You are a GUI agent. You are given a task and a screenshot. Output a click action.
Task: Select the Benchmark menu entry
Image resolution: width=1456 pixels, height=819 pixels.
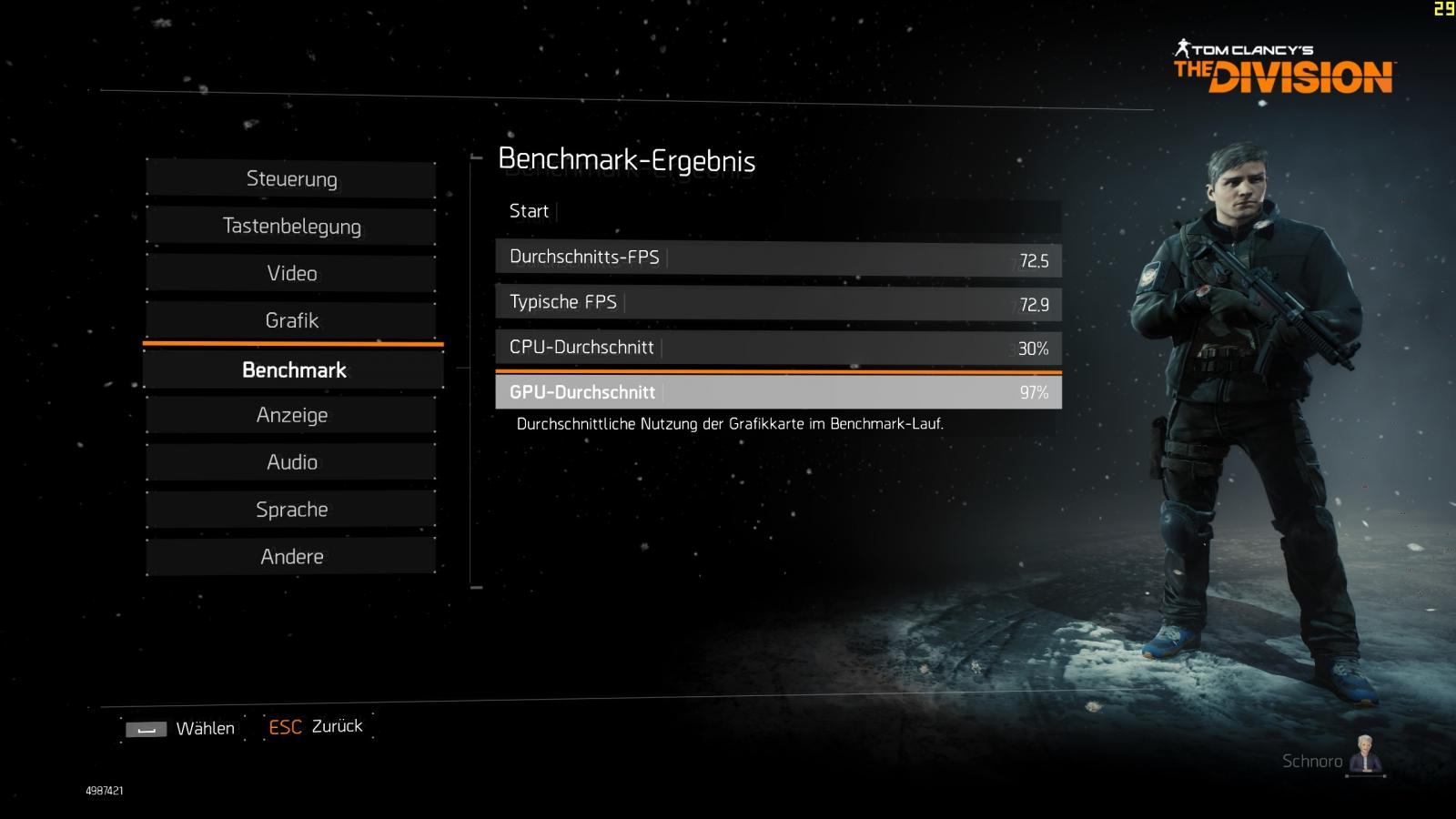click(293, 370)
